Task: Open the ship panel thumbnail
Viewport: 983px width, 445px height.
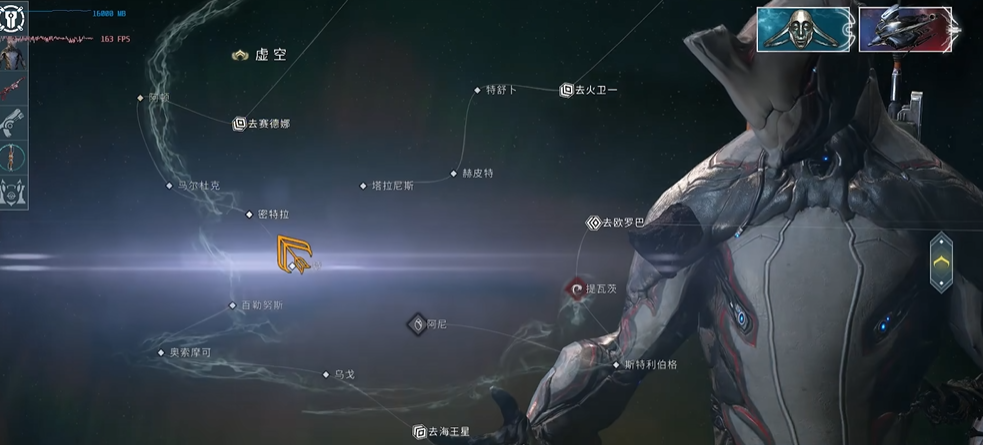Action: [897, 29]
